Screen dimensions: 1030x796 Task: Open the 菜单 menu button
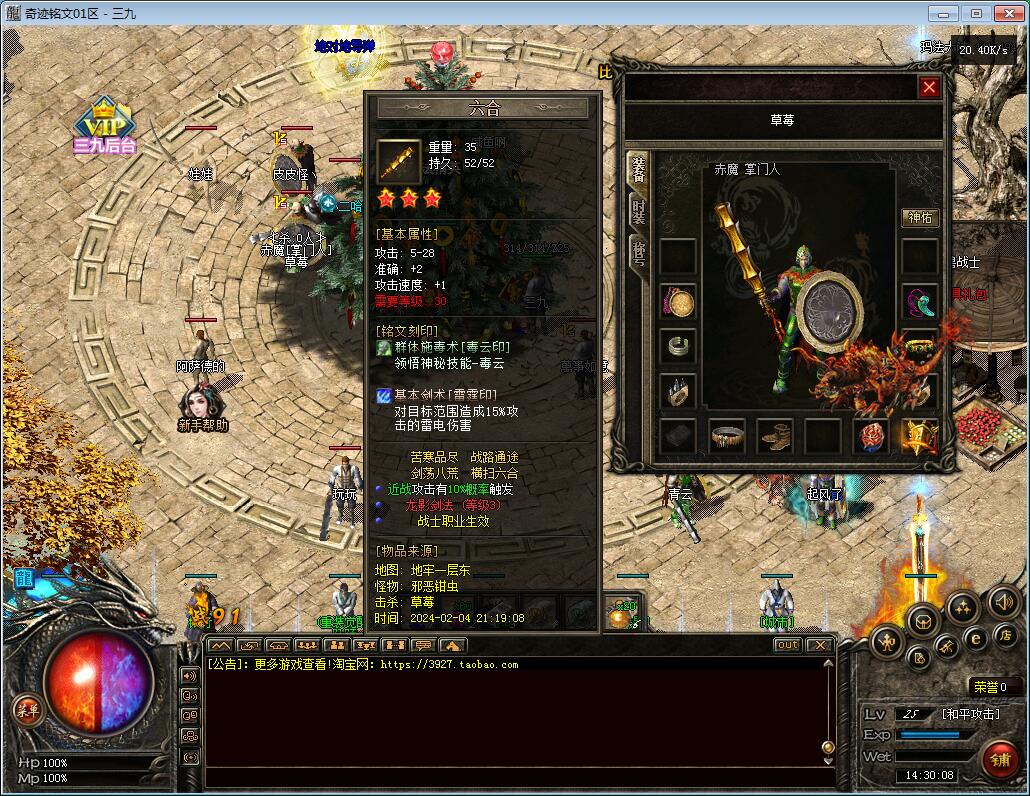click(27, 709)
